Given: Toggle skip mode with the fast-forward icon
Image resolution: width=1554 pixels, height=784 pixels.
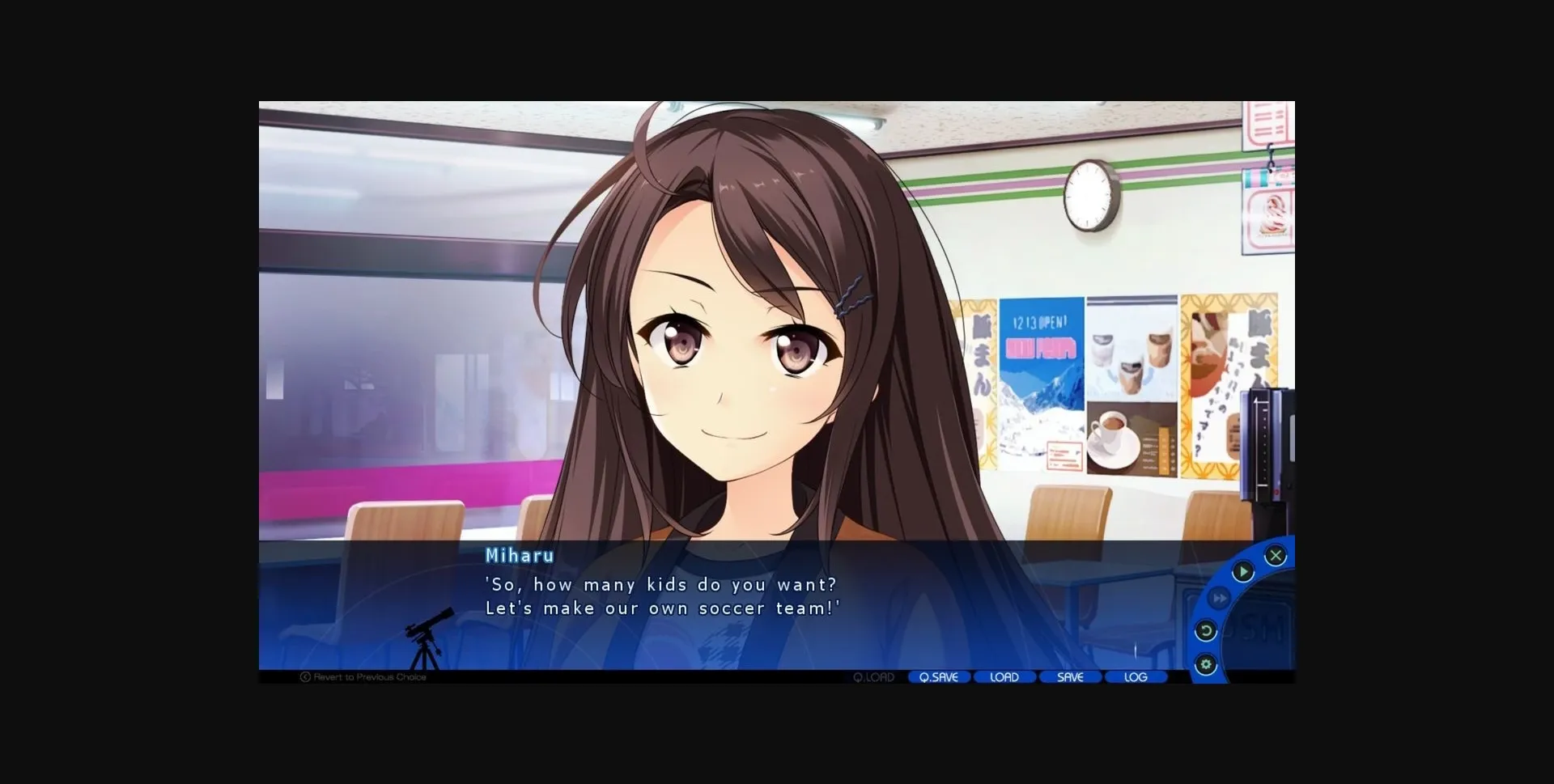Looking at the screenshot, I should click(x=1221, y=599).
